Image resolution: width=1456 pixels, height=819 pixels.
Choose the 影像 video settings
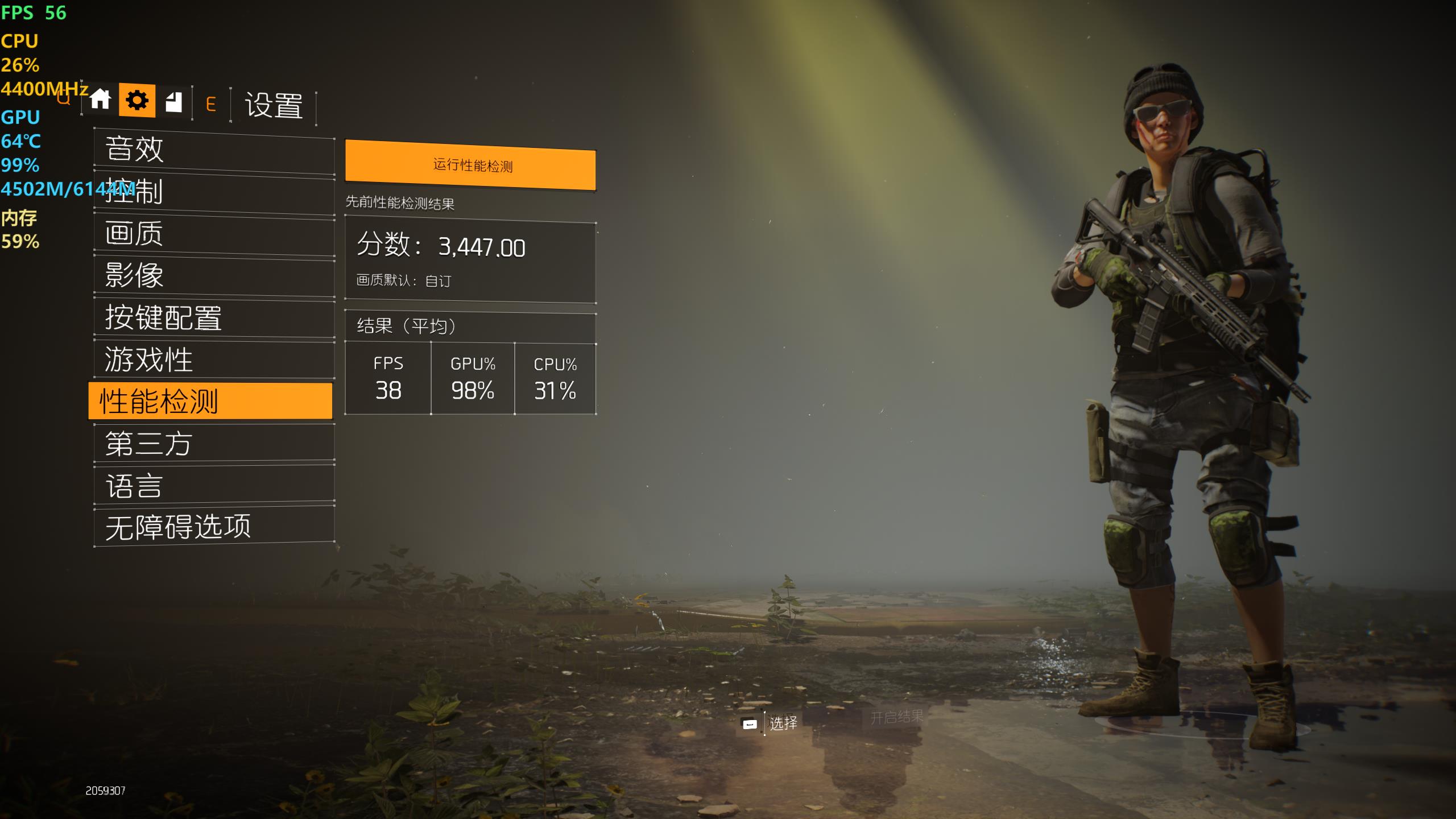click(214, 276)
